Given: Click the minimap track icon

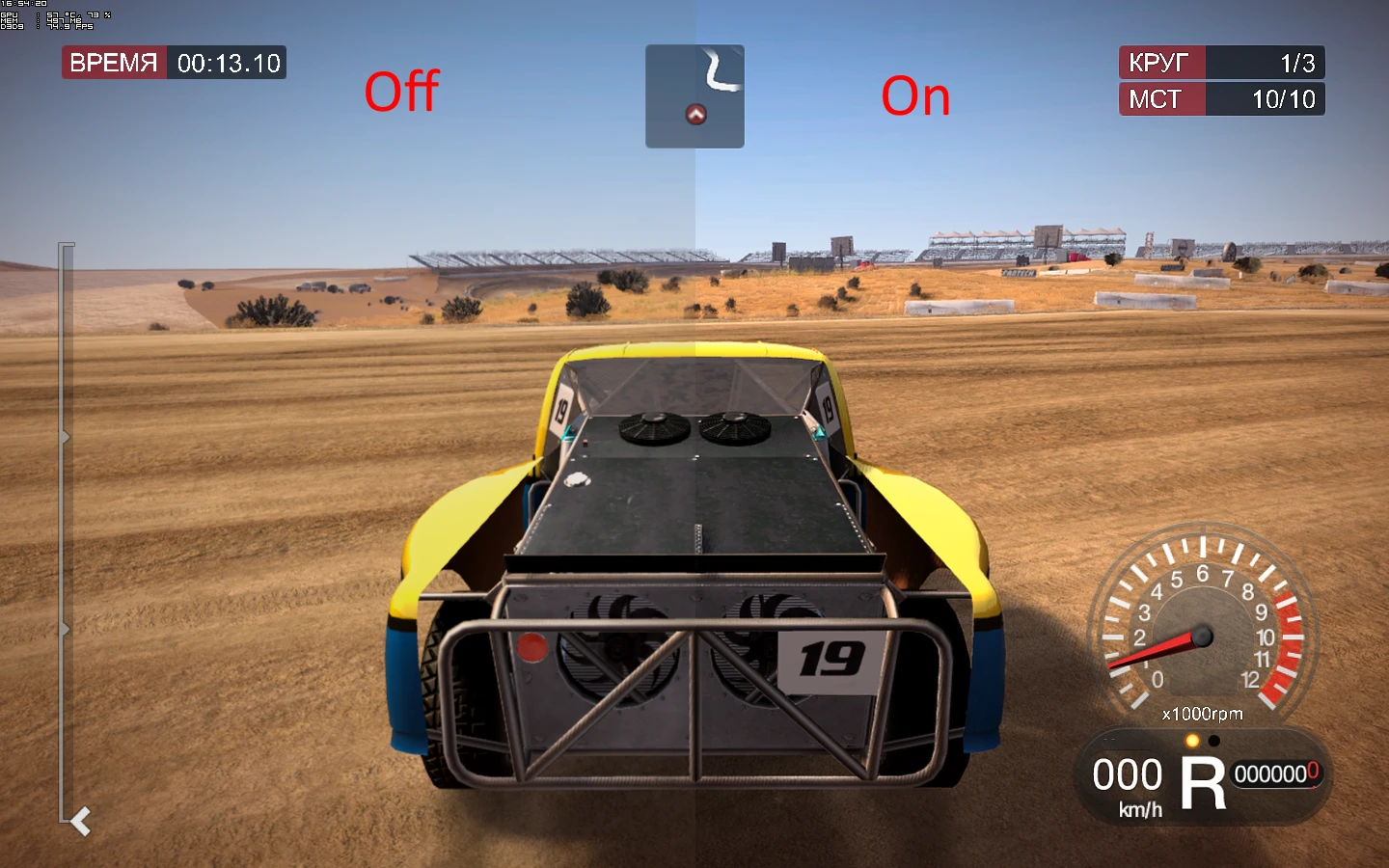Looking at the screenshot, I should 694,95.
